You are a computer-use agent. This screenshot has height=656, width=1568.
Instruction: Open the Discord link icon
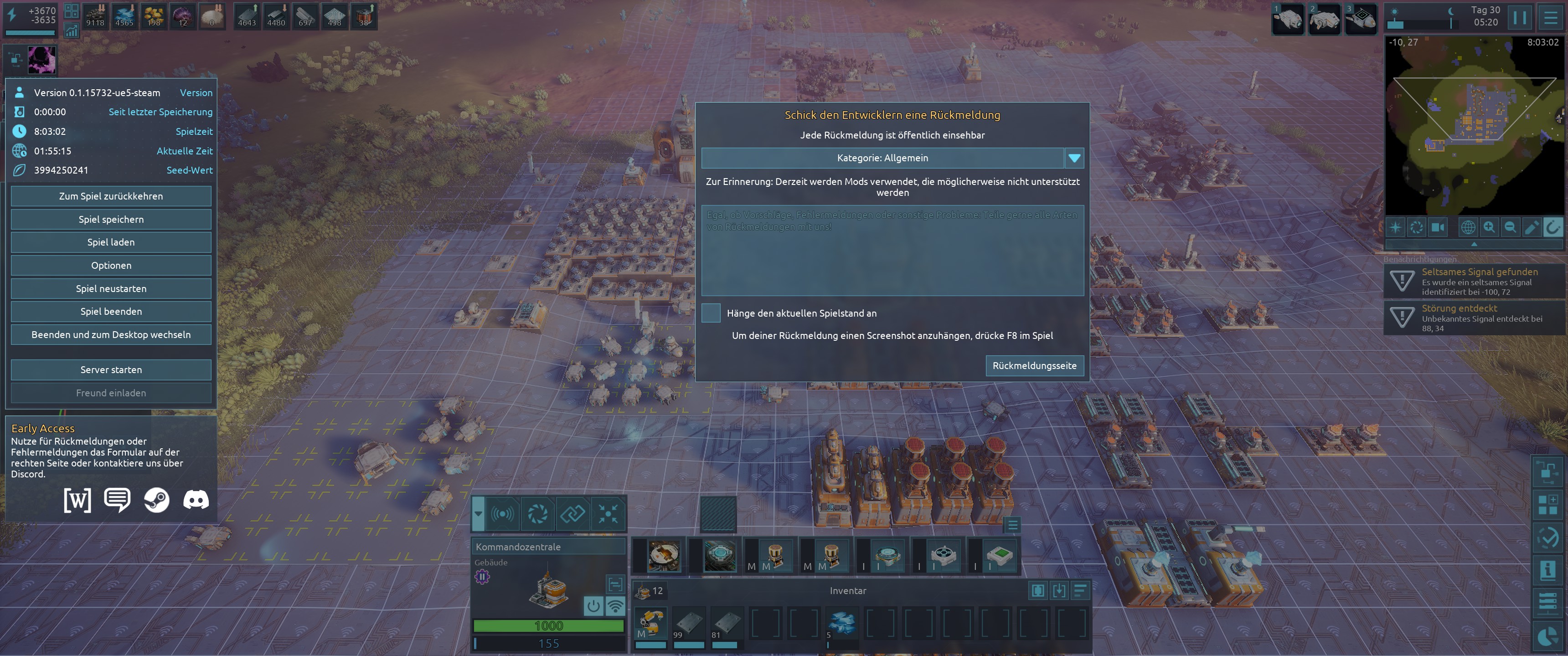(x=196, y=500)
